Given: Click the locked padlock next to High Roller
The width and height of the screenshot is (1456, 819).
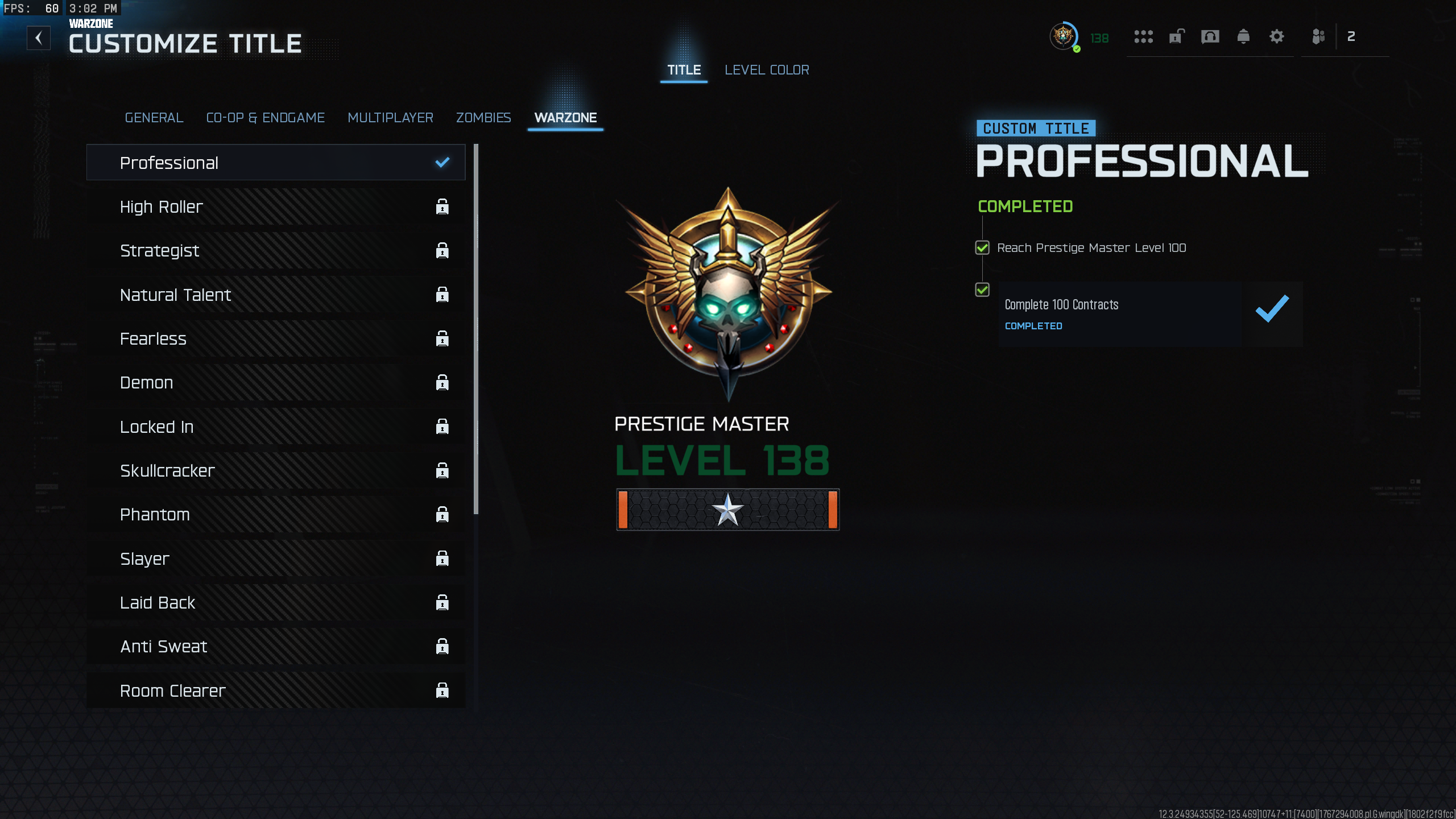Looking at the screenshot, I should click(442, 206).
